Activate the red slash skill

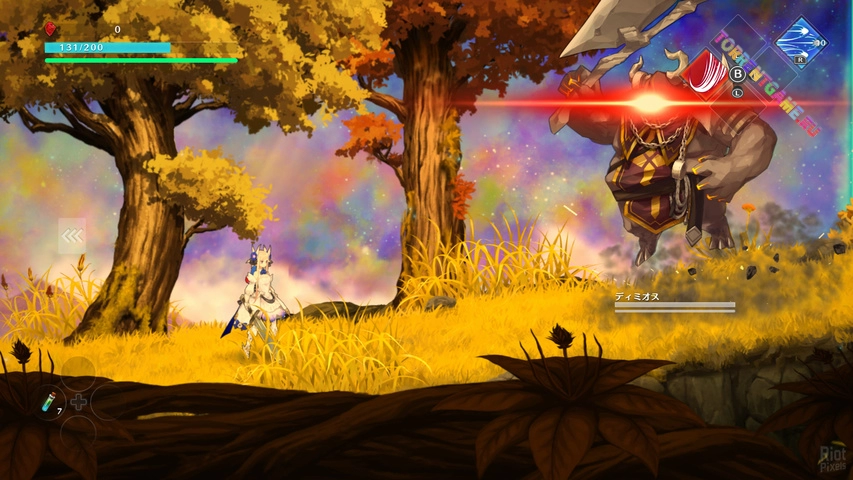point(709,75)
